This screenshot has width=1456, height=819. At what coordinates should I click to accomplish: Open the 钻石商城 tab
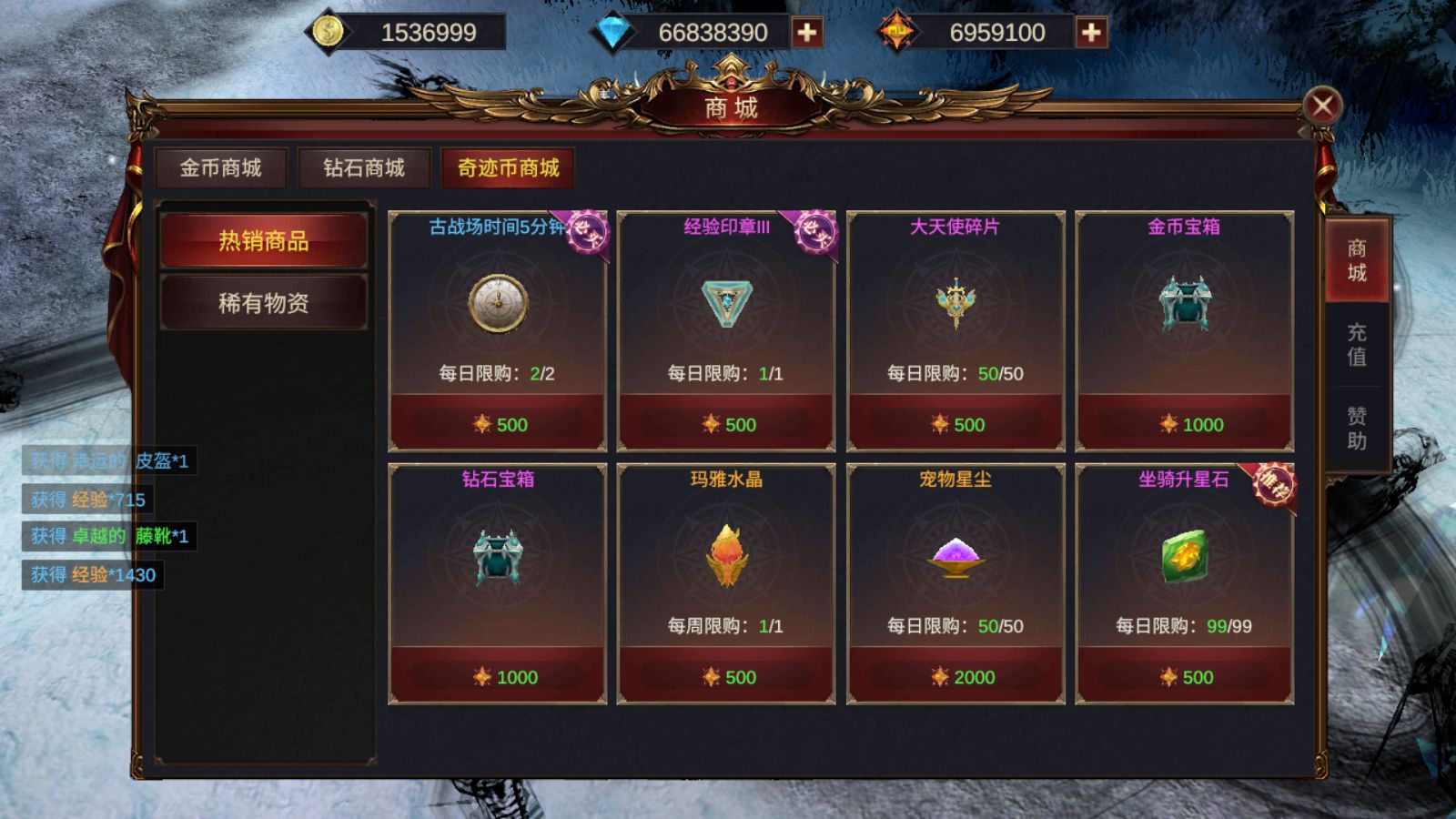(364, 168)
